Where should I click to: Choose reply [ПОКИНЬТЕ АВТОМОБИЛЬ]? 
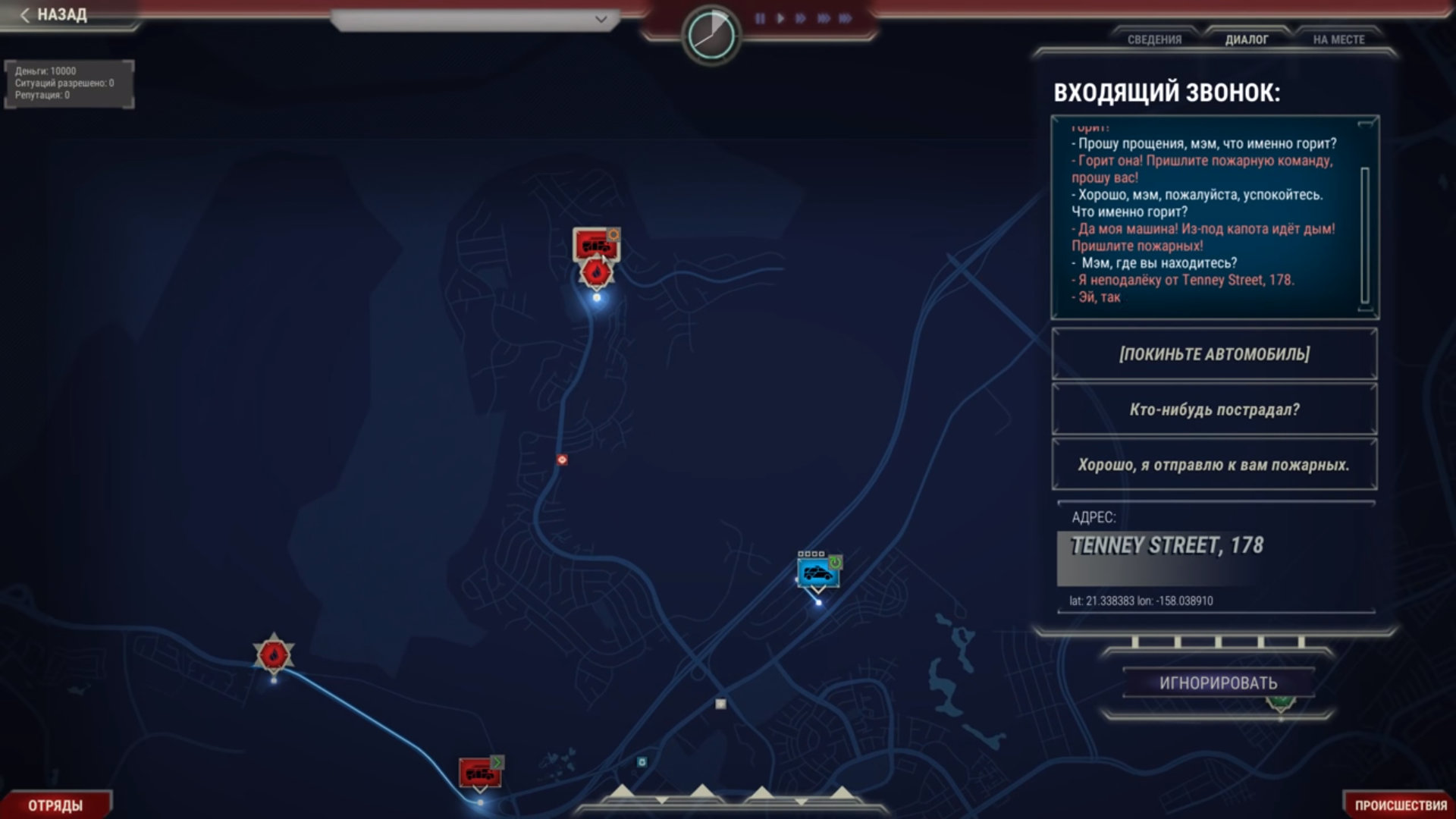point(1214,354)
